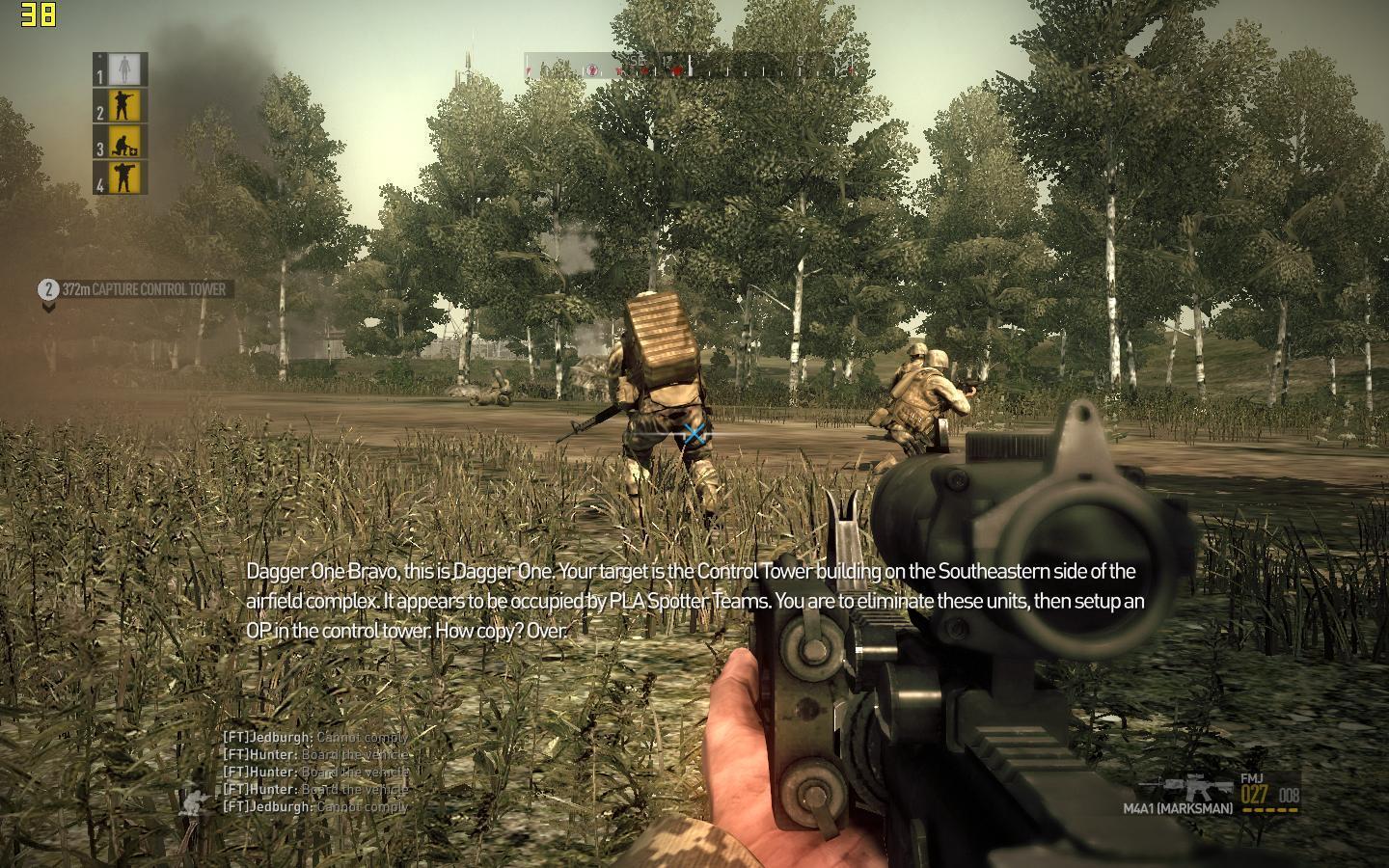
Task: Click the Capture Control Tower objective marker
Action: click(136, 289)
